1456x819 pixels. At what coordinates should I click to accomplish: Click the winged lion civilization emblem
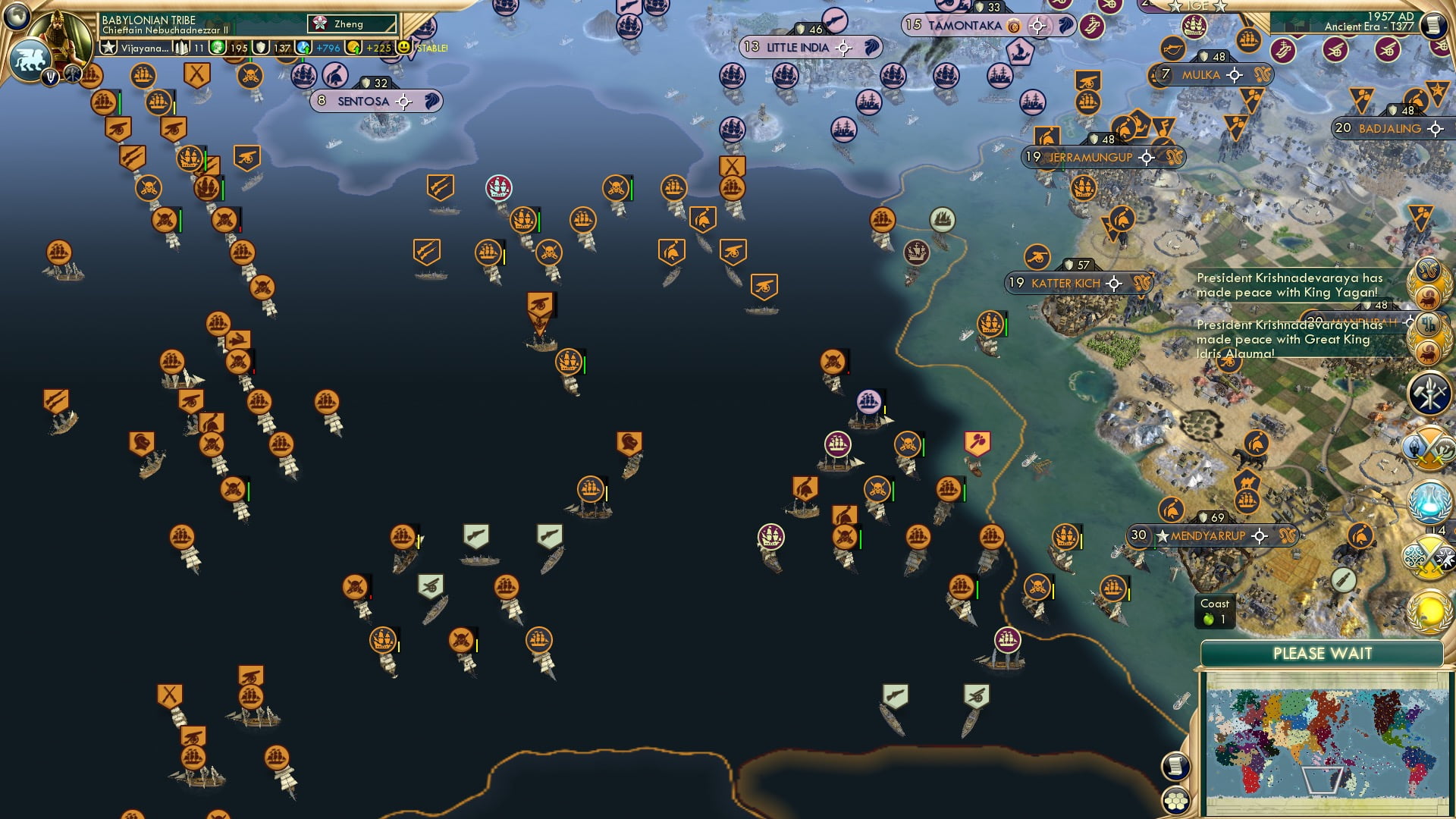click(x=30, y=59)
